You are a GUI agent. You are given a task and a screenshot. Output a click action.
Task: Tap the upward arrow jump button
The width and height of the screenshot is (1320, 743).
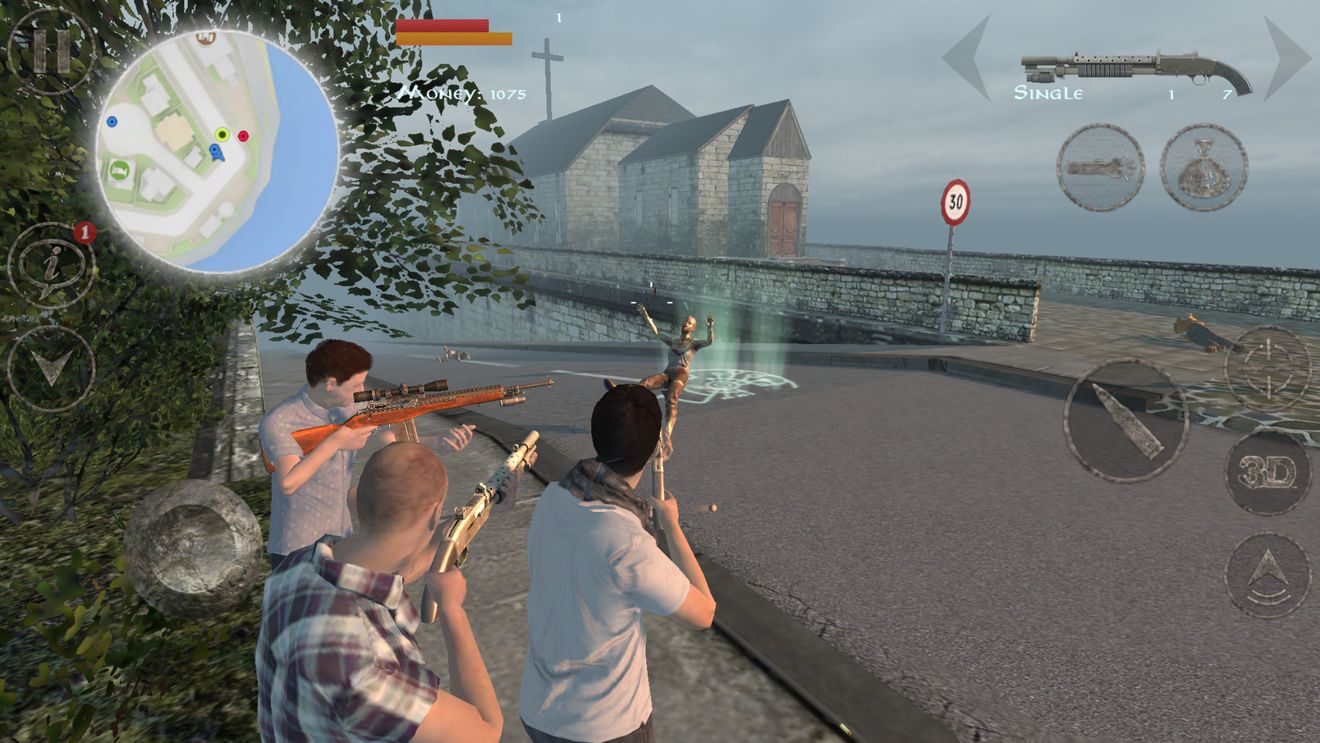tap(1267, 575)
